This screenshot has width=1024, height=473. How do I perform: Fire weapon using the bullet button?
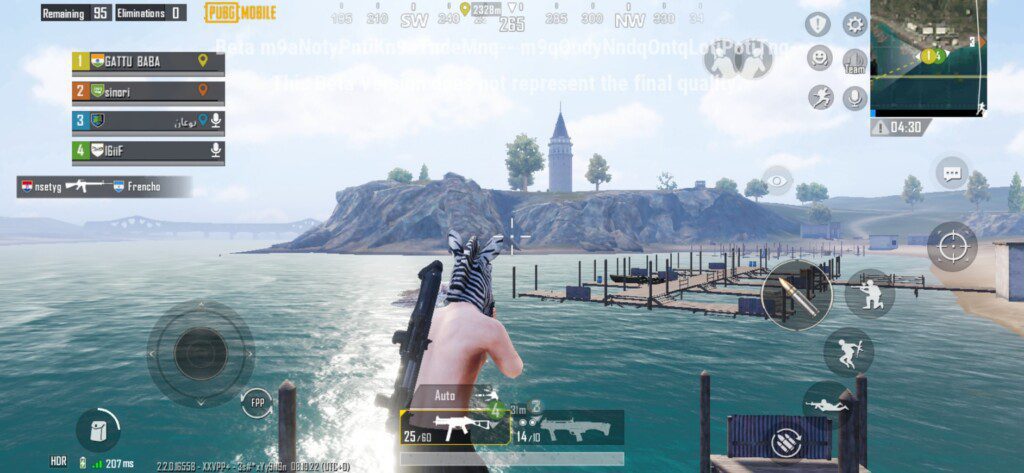point(796,295)
